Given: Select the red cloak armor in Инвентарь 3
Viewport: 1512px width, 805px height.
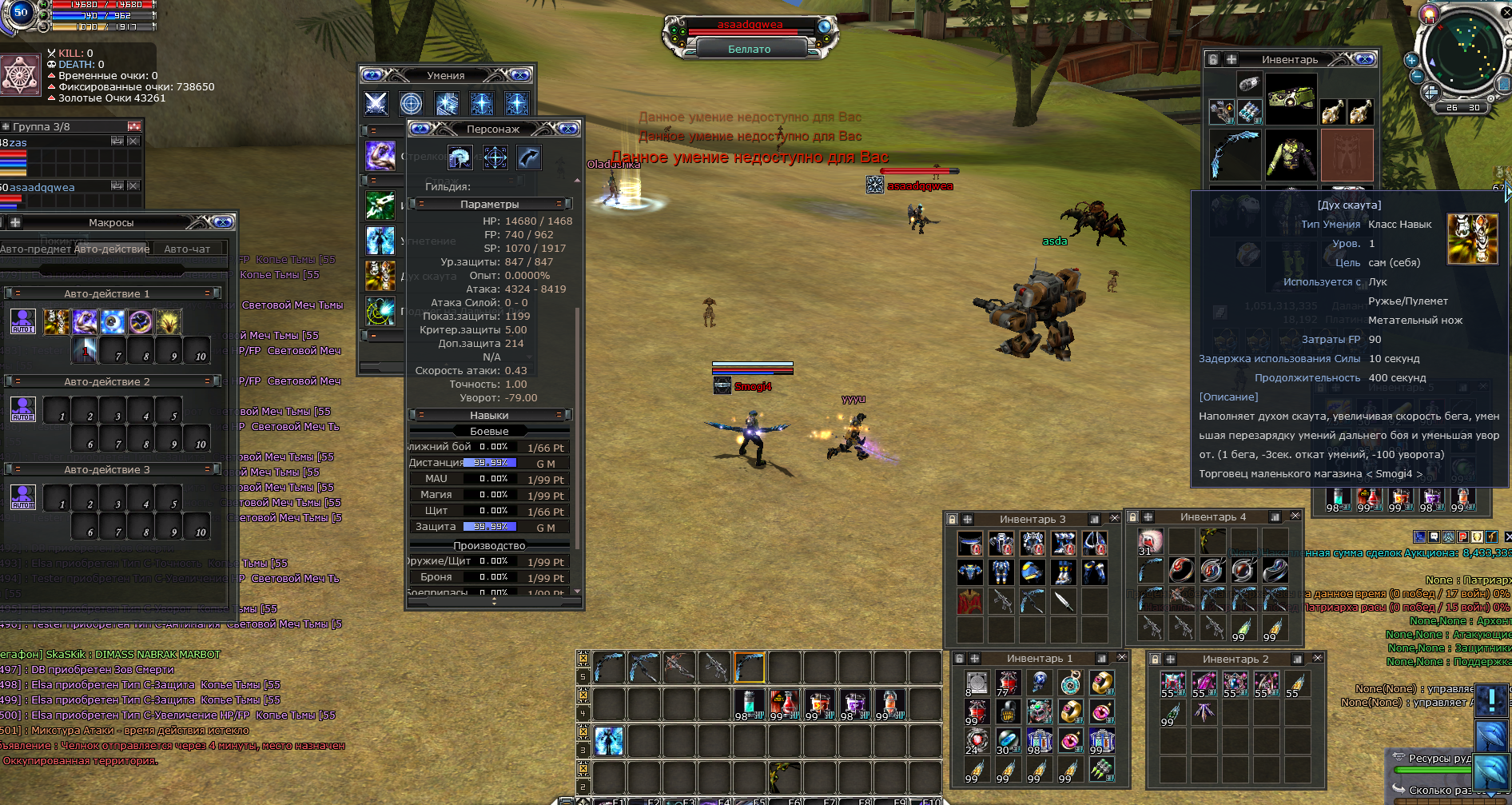Looking at the screenshot, I should coord(969,601).
